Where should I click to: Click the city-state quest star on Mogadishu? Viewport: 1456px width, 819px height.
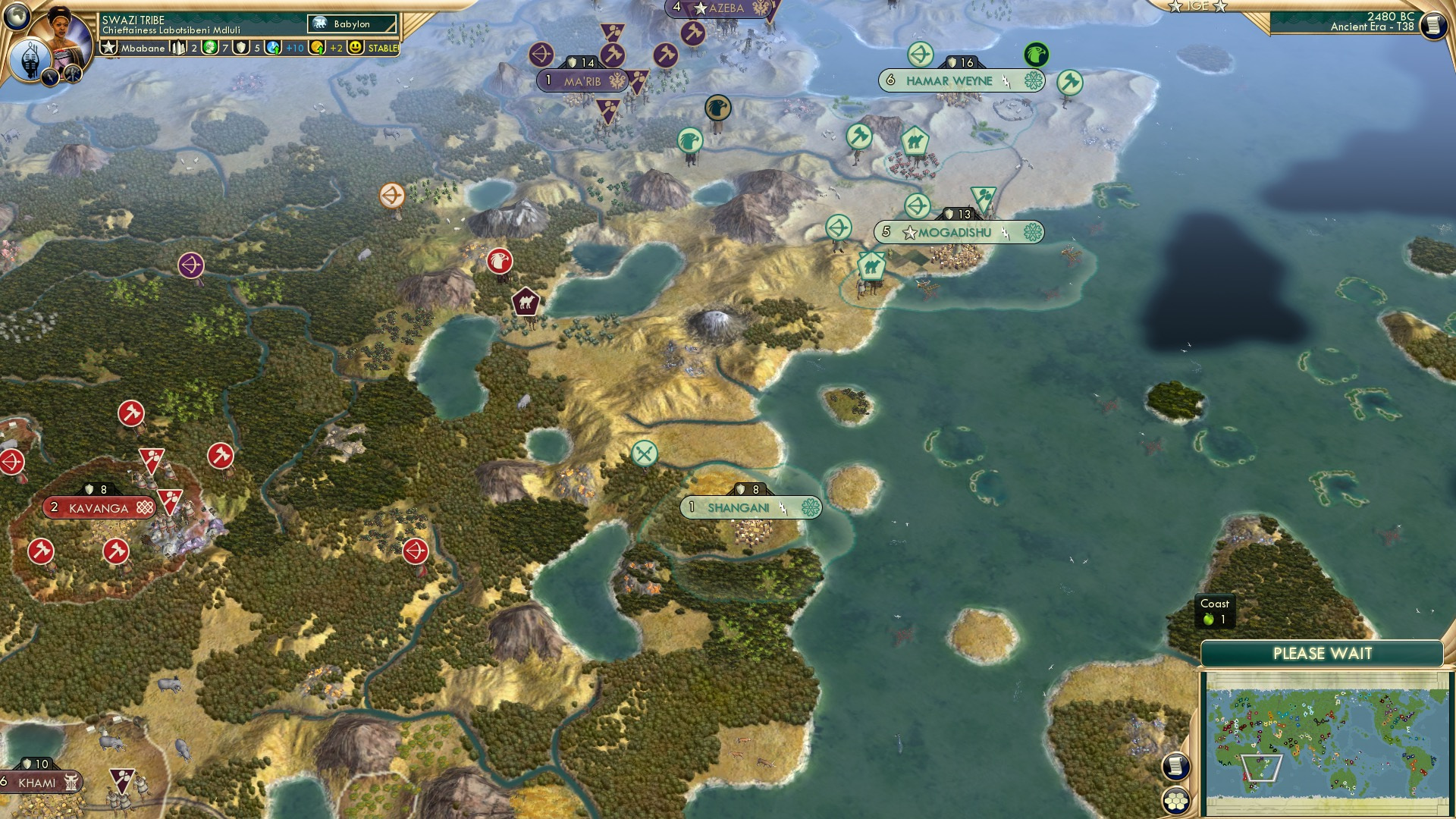908,234
